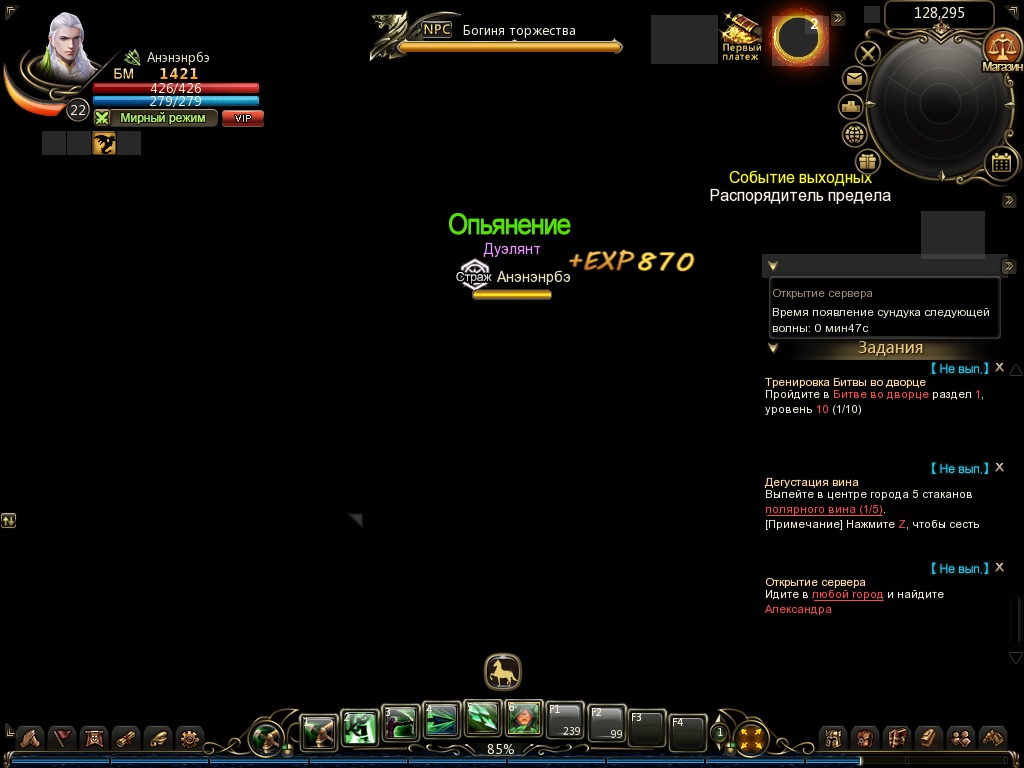
Task: Show the rankings podium icon
Action: tap(851, 106)
